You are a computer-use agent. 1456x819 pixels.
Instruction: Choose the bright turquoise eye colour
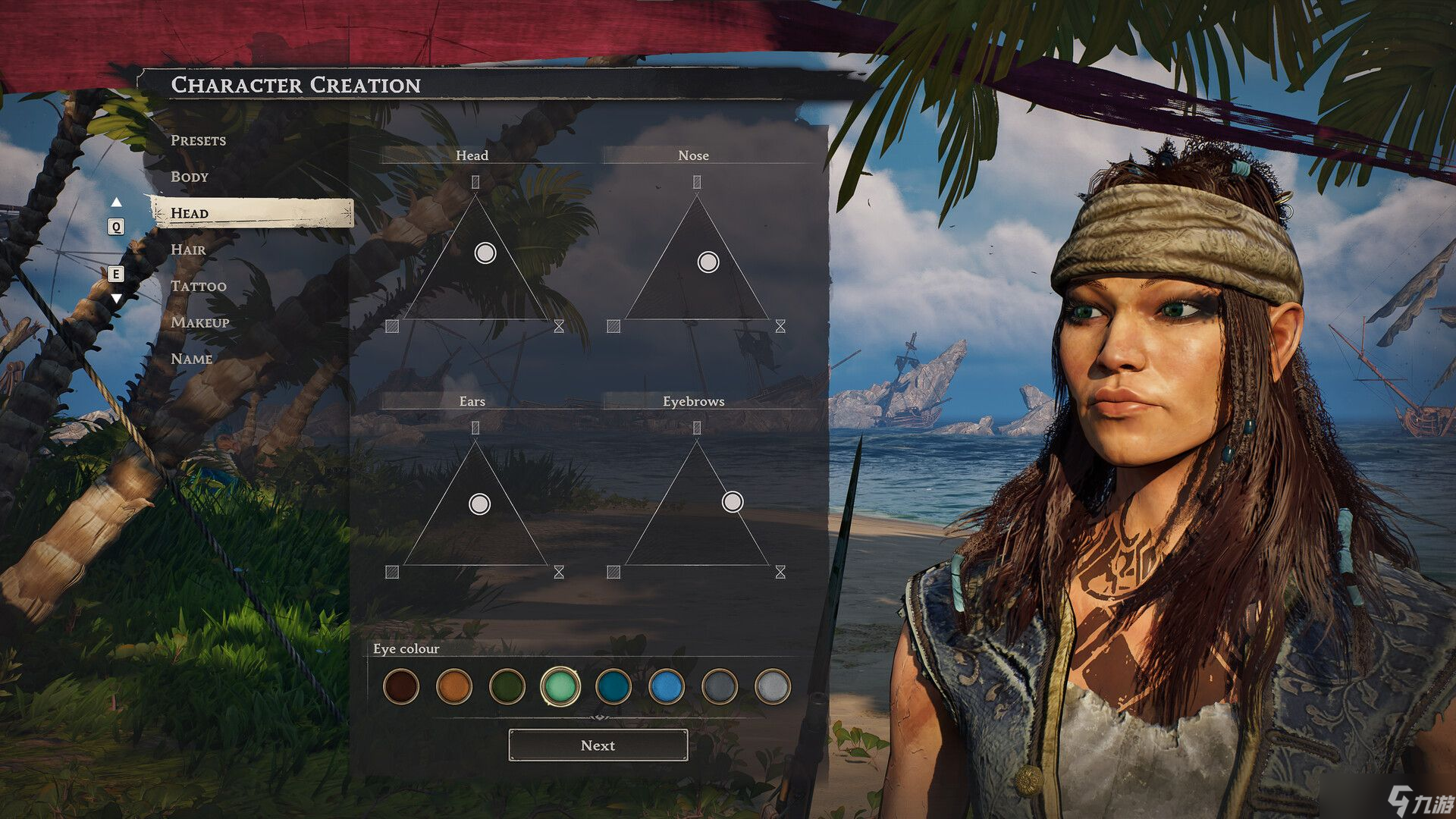pos(560,686)
